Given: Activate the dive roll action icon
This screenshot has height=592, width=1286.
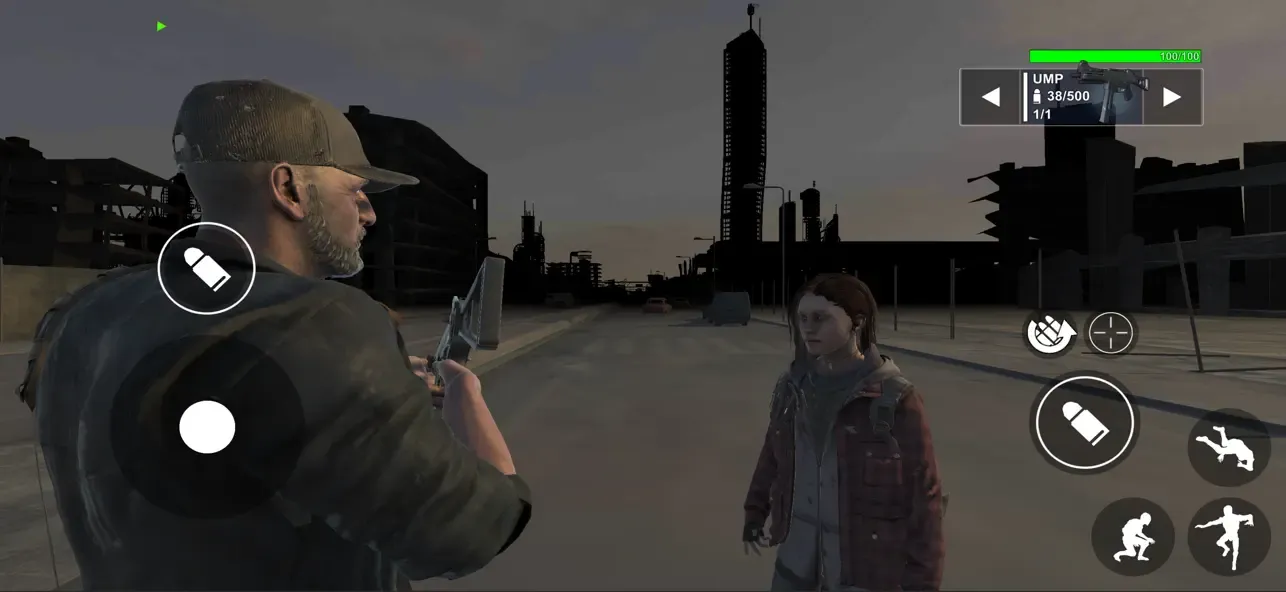Looking at the screenshot, I should pyautogui.click(x=1229, y=447).
